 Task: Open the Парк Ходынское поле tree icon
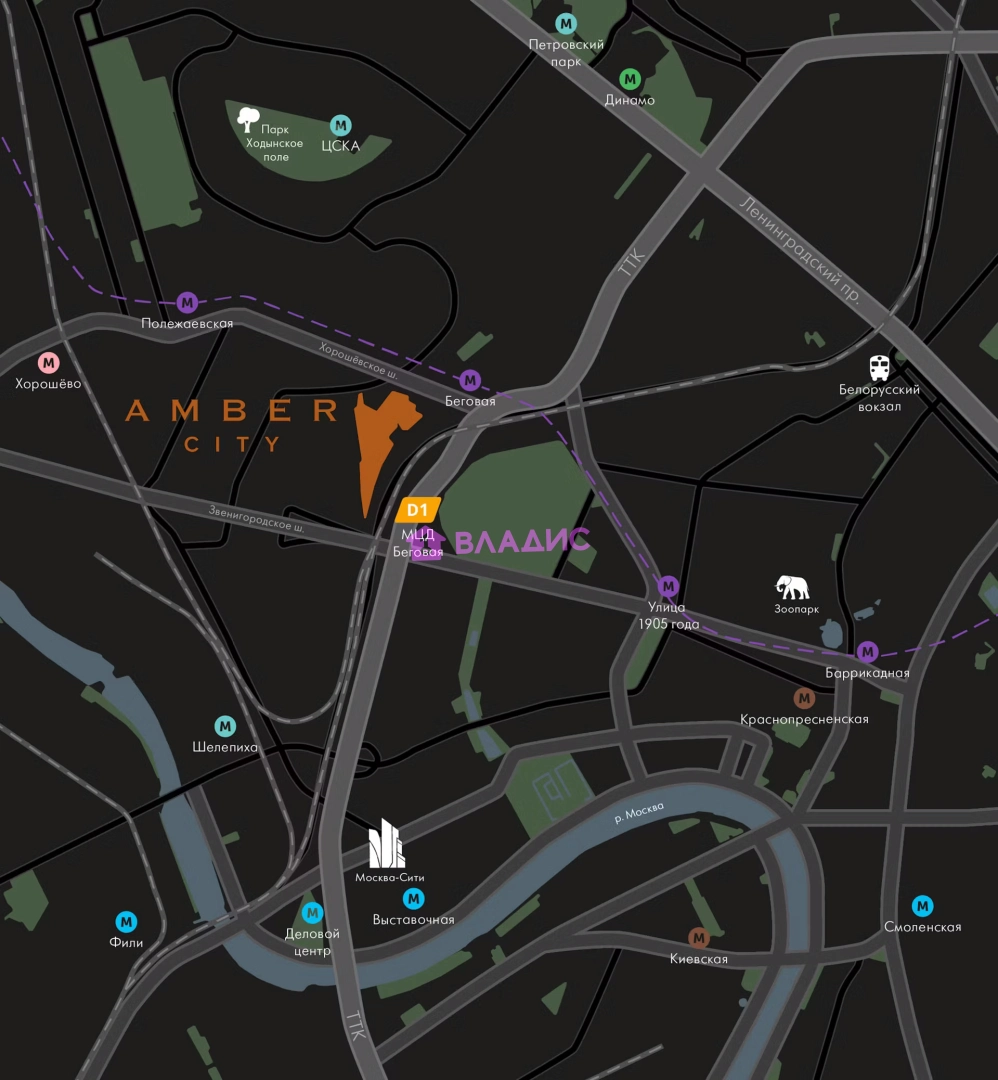tap(248, 120)
